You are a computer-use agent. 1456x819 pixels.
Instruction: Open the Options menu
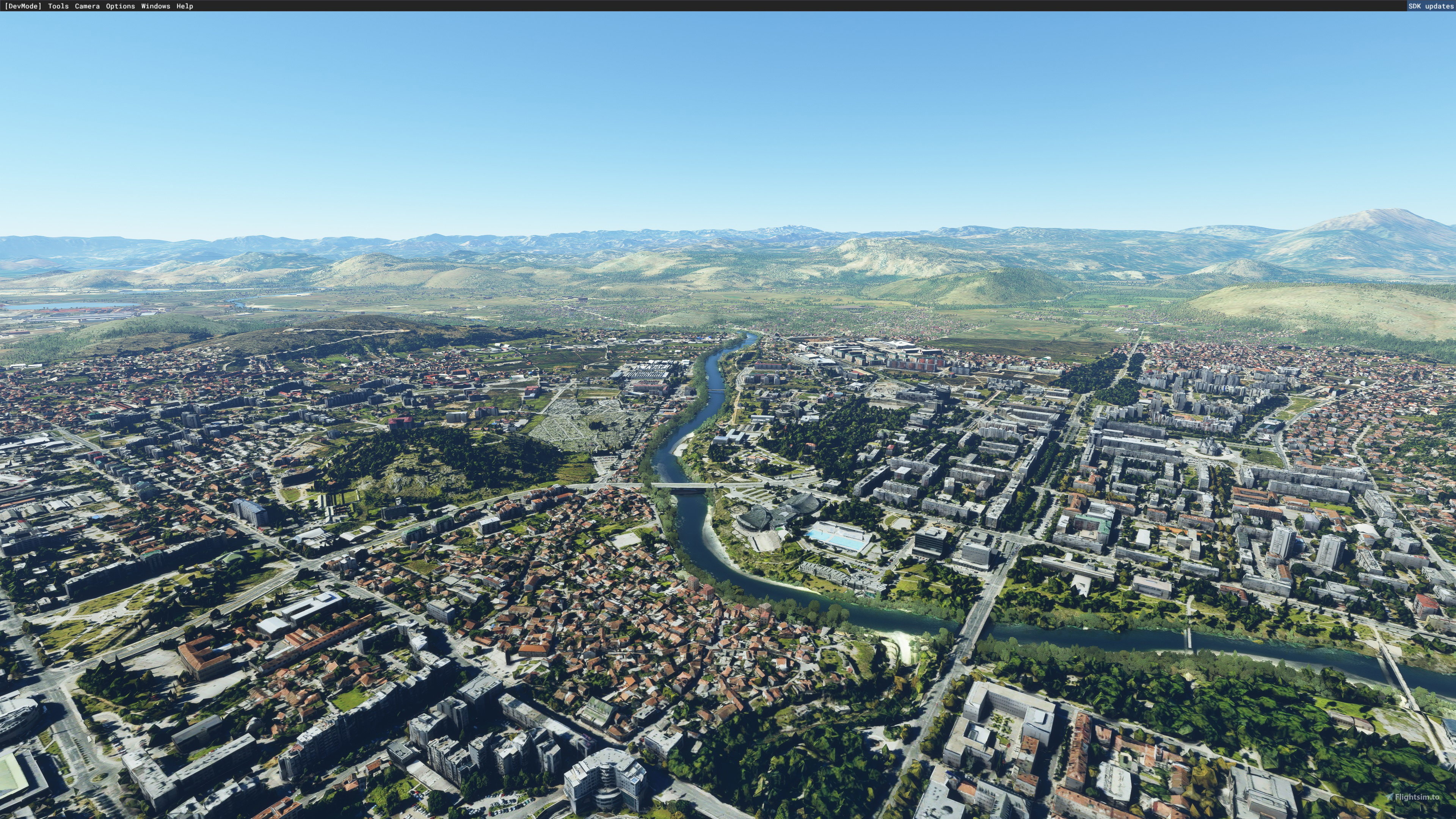[x=121, y=6]
